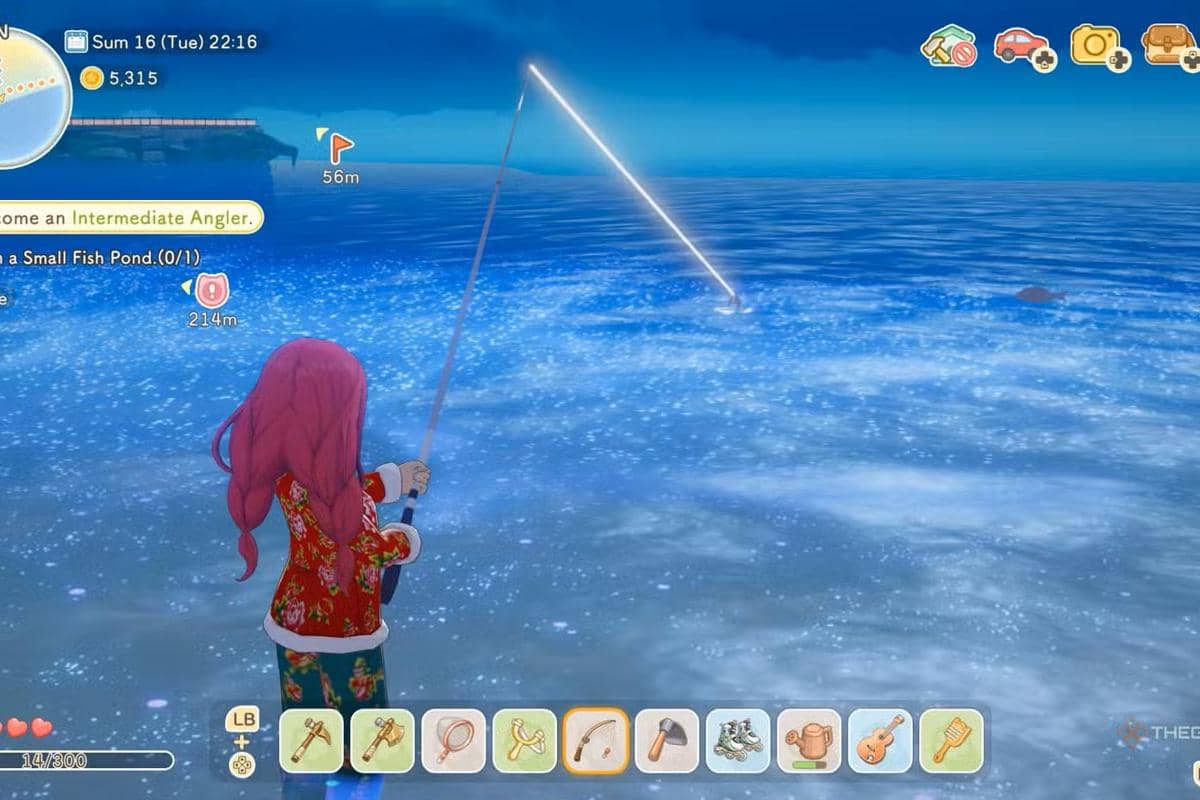Viewport: 1200px width, 800px height.
Task: Select the axe hotbar slot
Action: pos(382,741)
